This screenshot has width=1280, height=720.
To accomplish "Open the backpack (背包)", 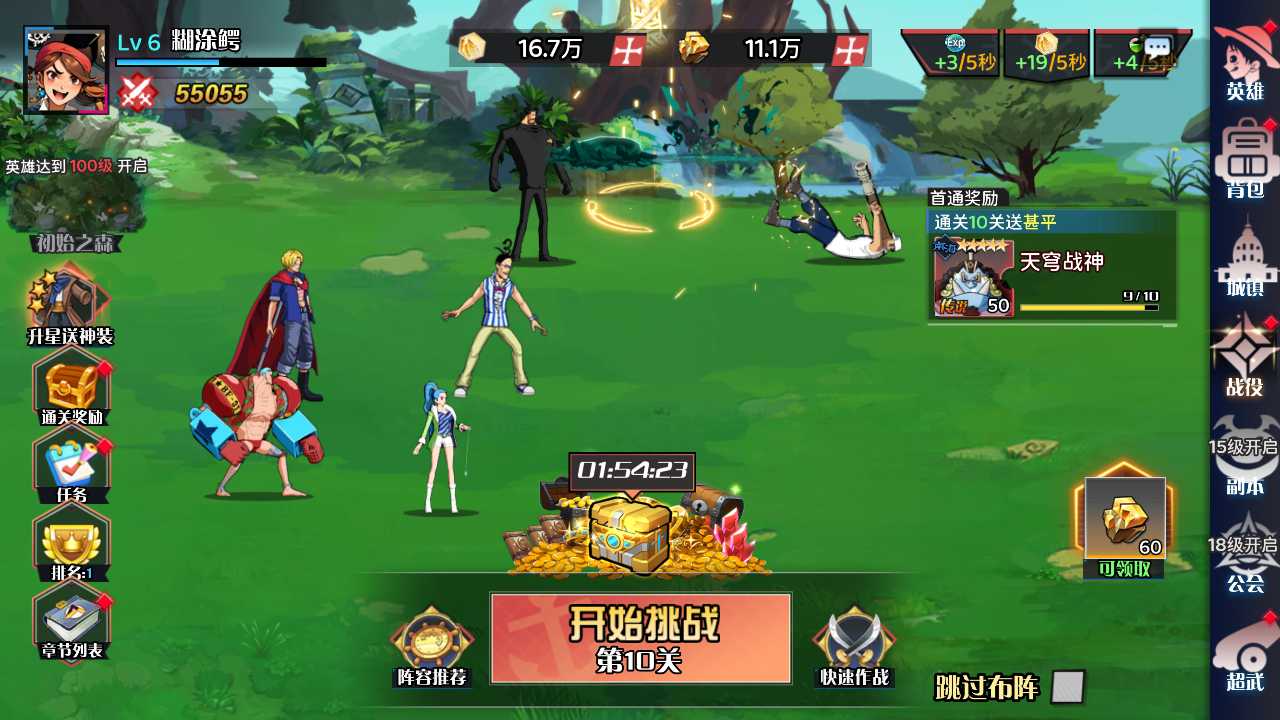I will pos(1245,158).
